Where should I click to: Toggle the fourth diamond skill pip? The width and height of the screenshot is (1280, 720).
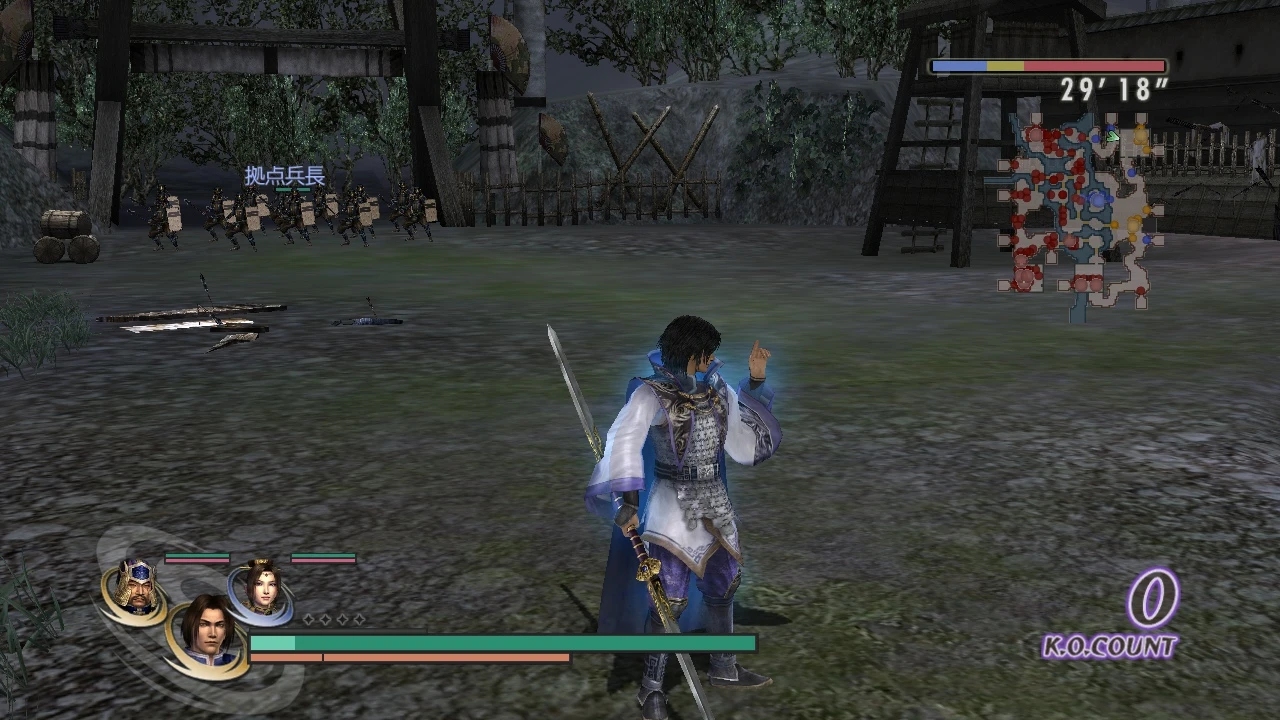(357, 619)
